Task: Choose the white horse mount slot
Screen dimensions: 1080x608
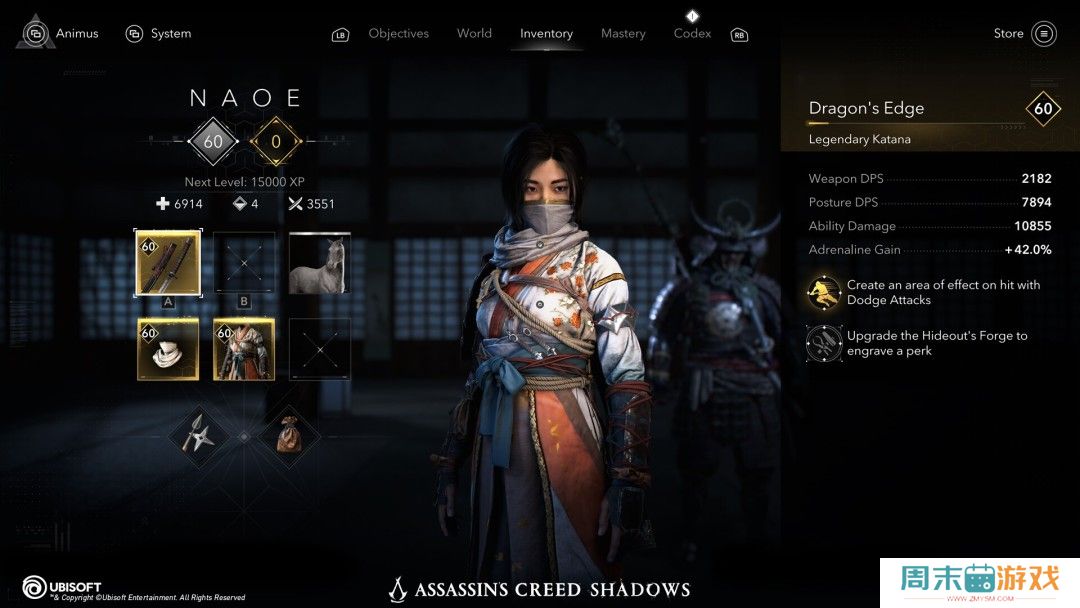Action: pos(320,263)
